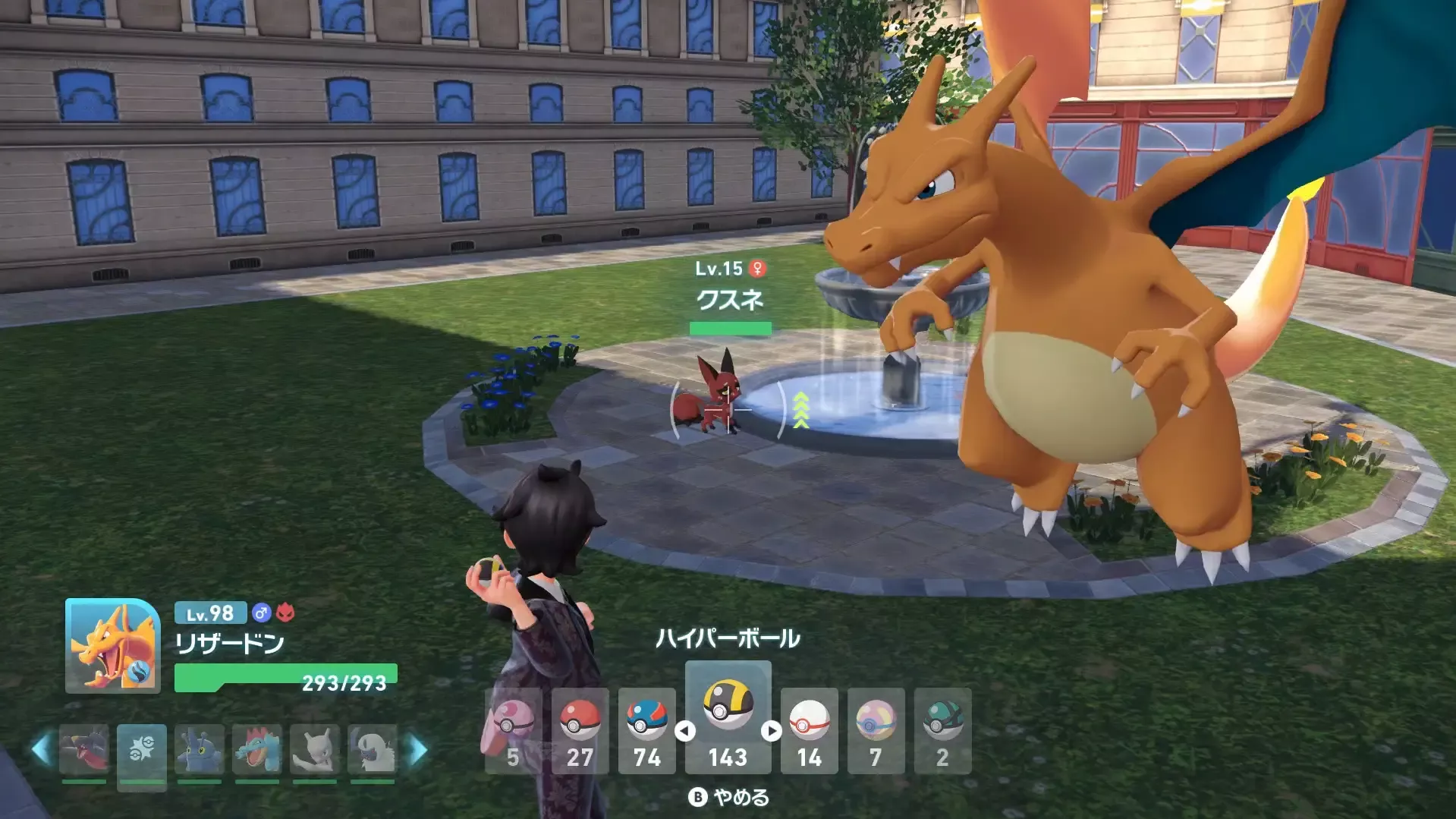Choose Heracross in the party bar

pos(199,750)
